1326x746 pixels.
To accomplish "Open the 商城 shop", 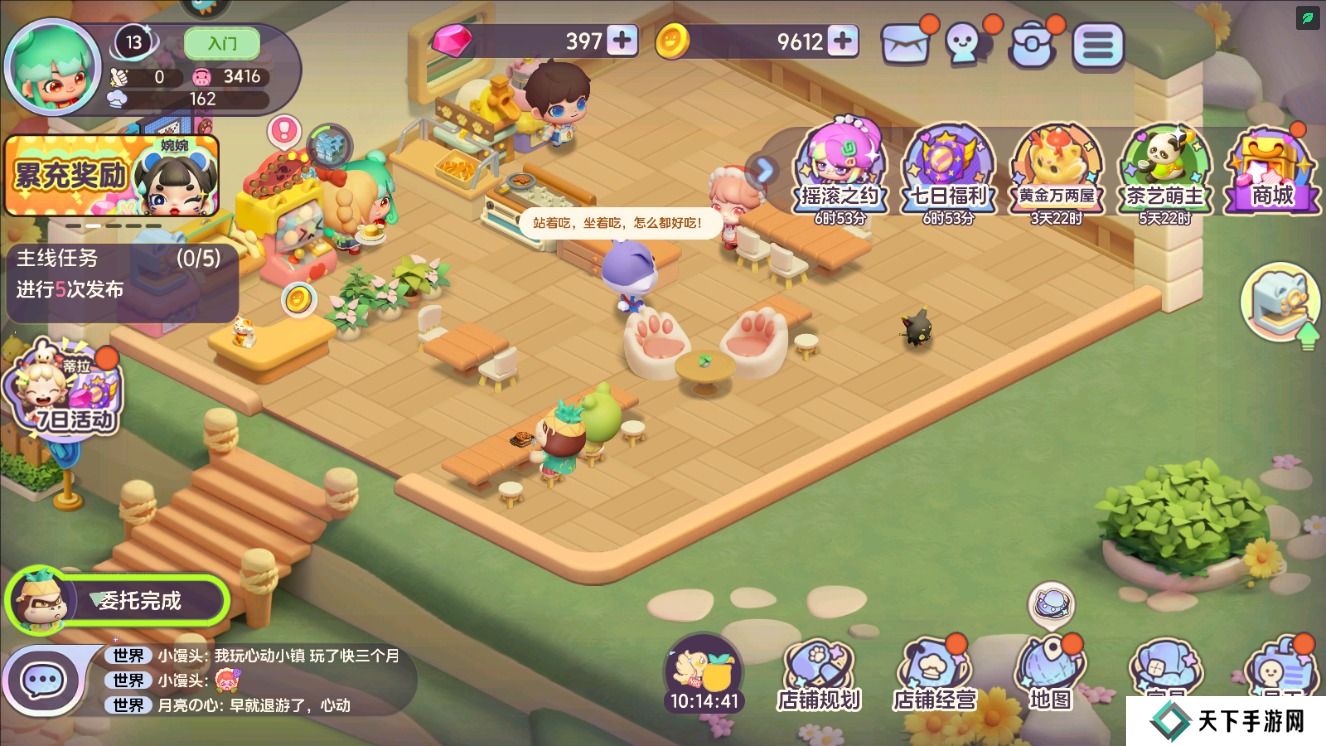I will pos(1272,170).
